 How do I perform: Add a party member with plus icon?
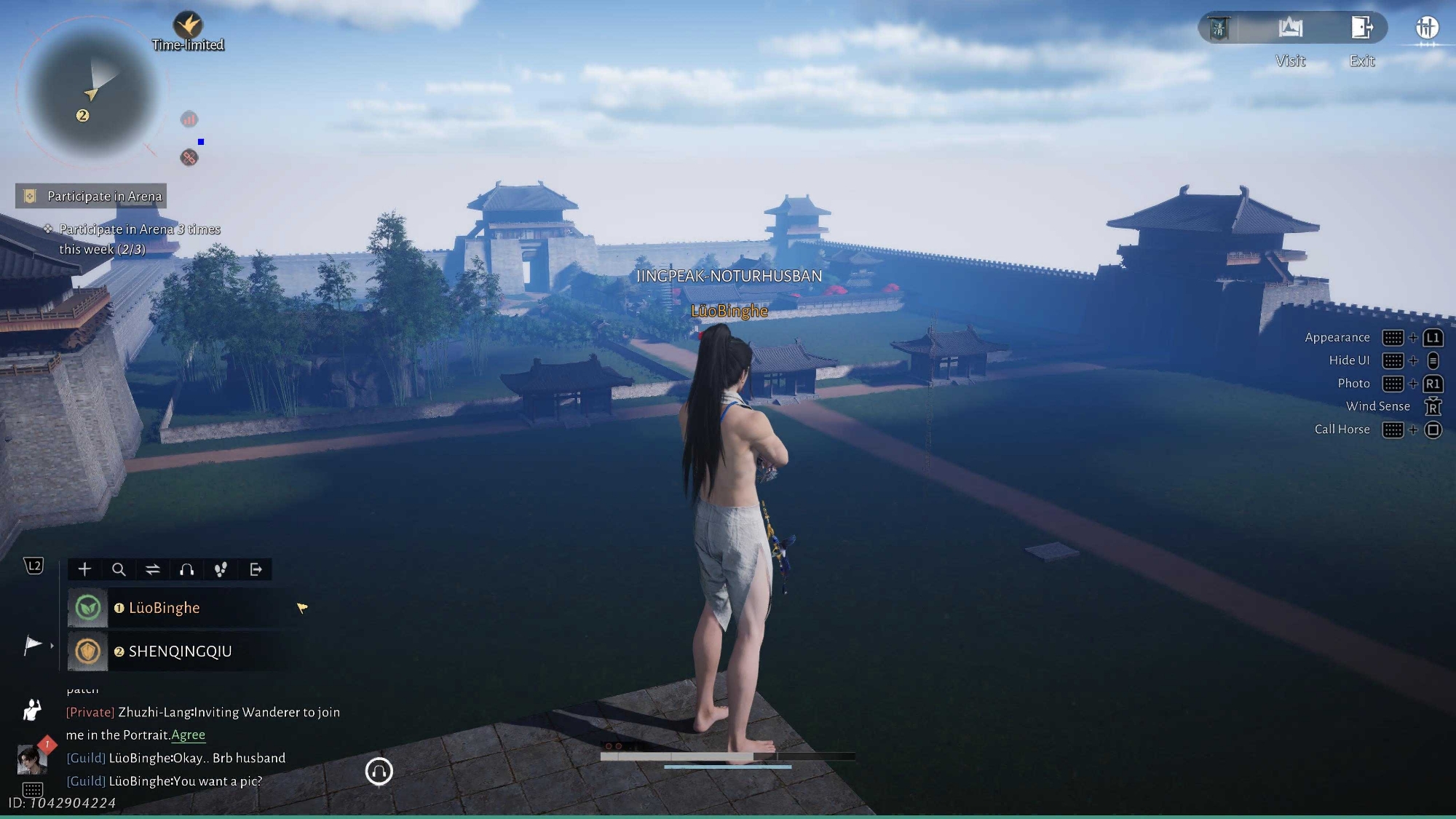84,569
